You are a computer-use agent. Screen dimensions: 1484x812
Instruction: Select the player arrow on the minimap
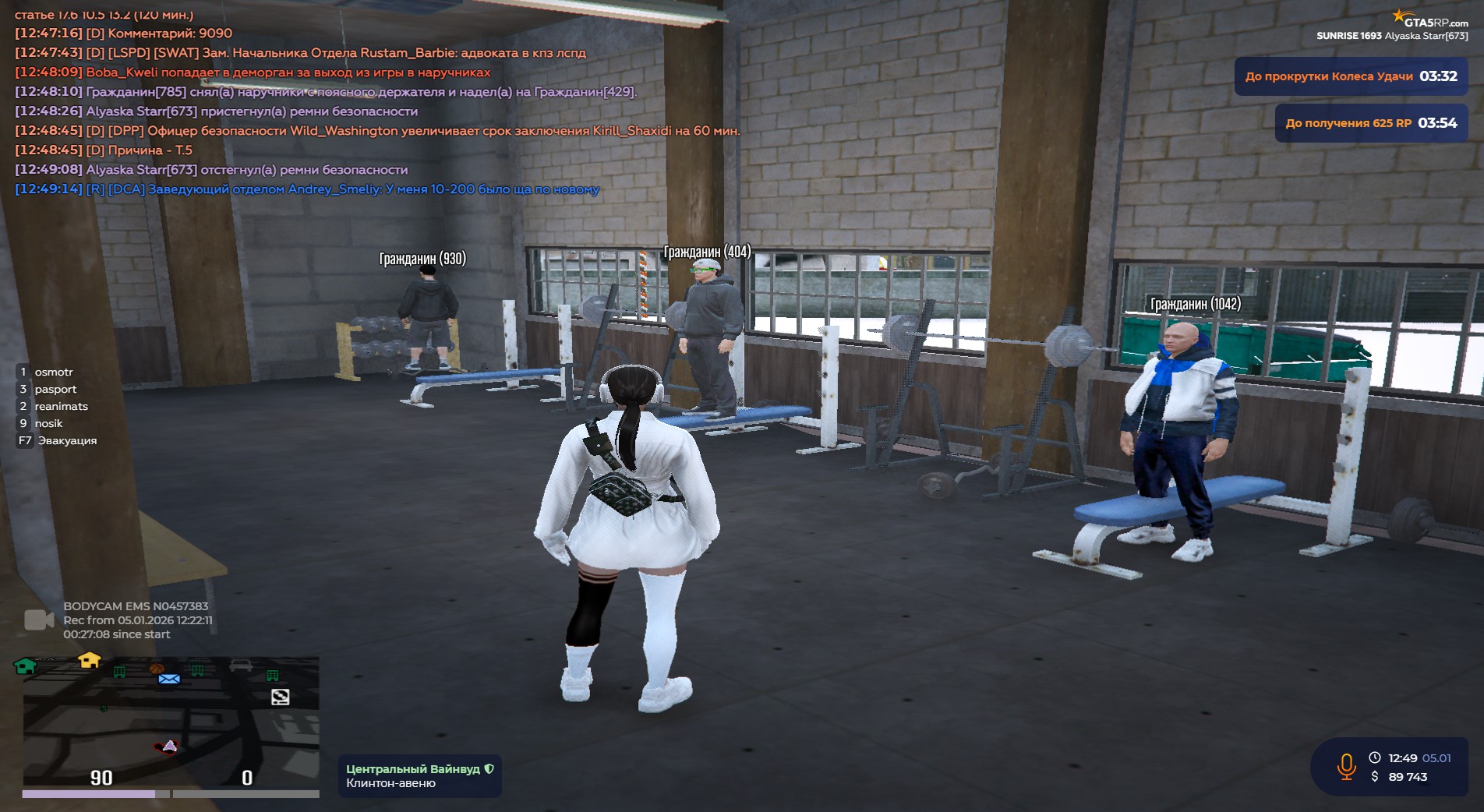point(170,746)
